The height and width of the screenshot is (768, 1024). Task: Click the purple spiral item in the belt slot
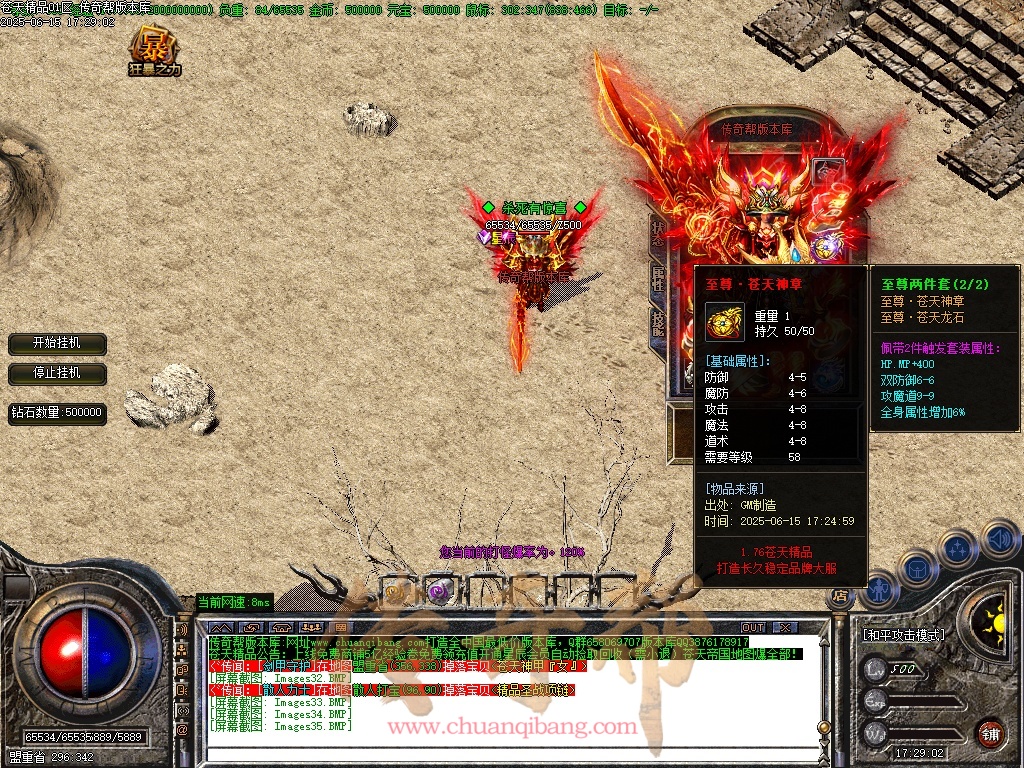(439, 591)
